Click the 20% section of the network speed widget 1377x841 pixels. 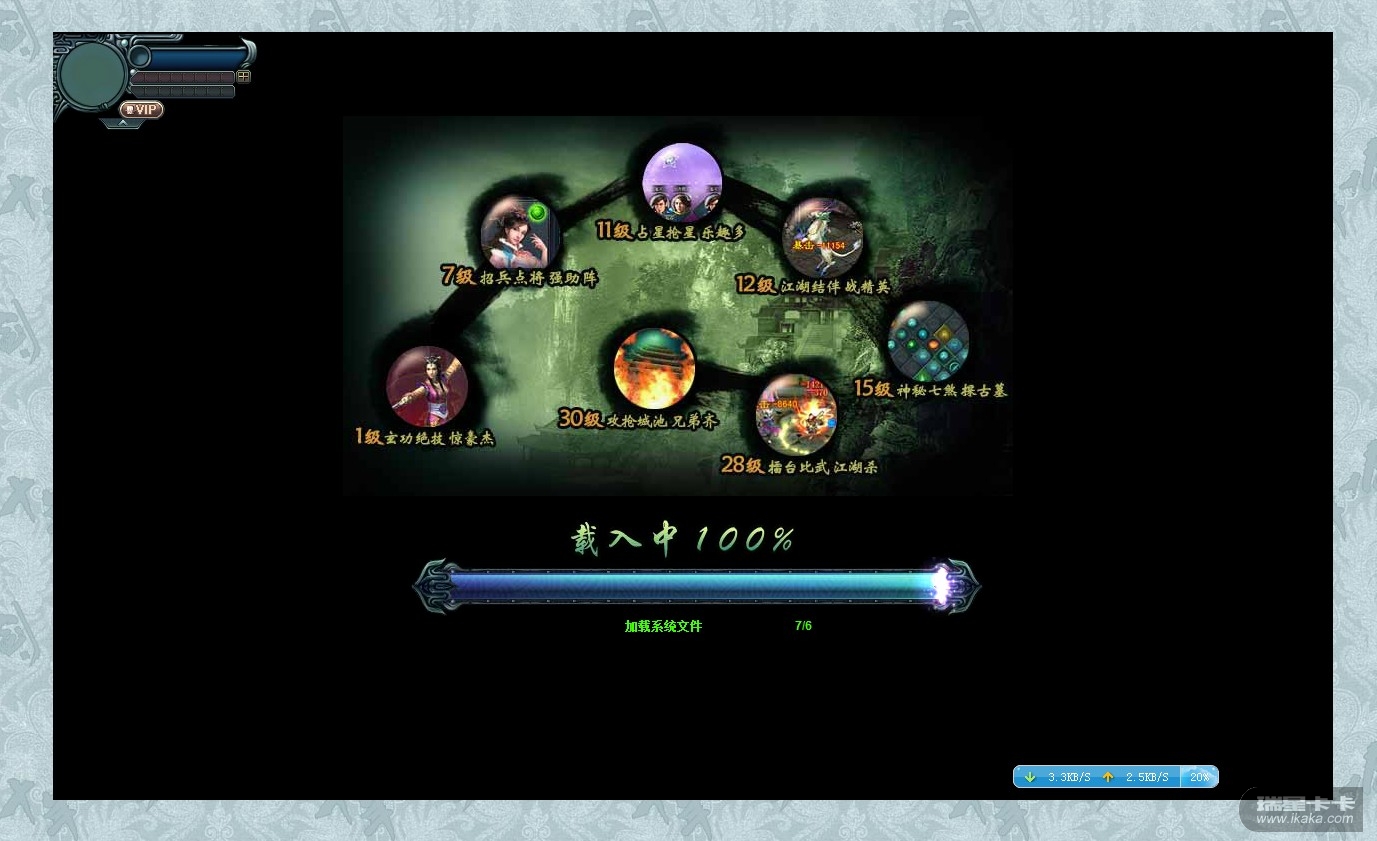click(x=1199, y=777)
